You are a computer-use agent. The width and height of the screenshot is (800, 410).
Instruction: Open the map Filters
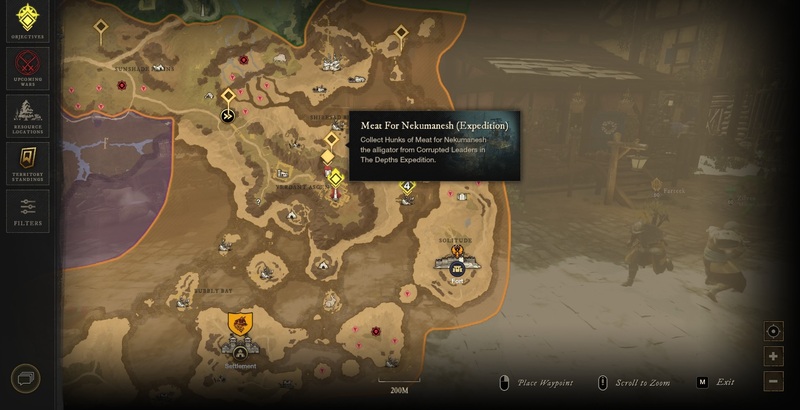27,208
